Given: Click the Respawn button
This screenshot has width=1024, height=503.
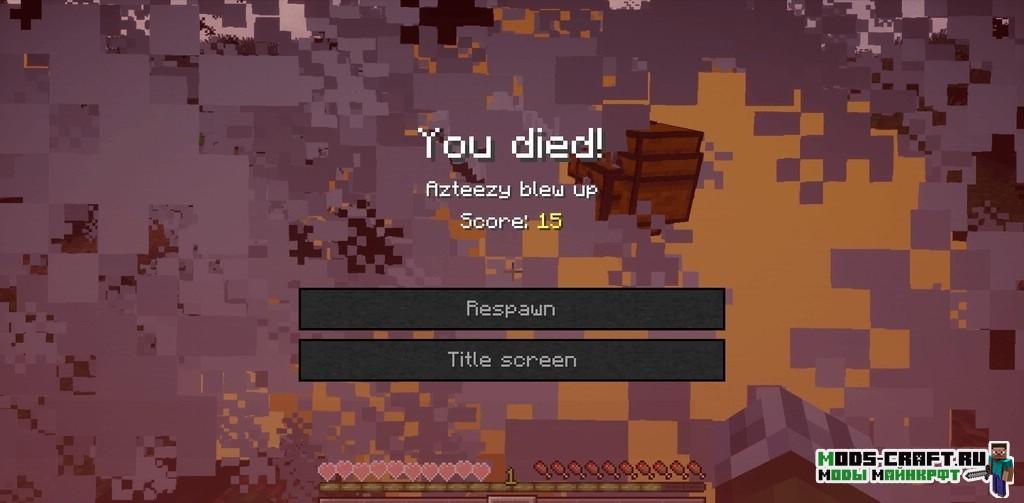Looking at the screenshot, I should [x=511, y=309].
